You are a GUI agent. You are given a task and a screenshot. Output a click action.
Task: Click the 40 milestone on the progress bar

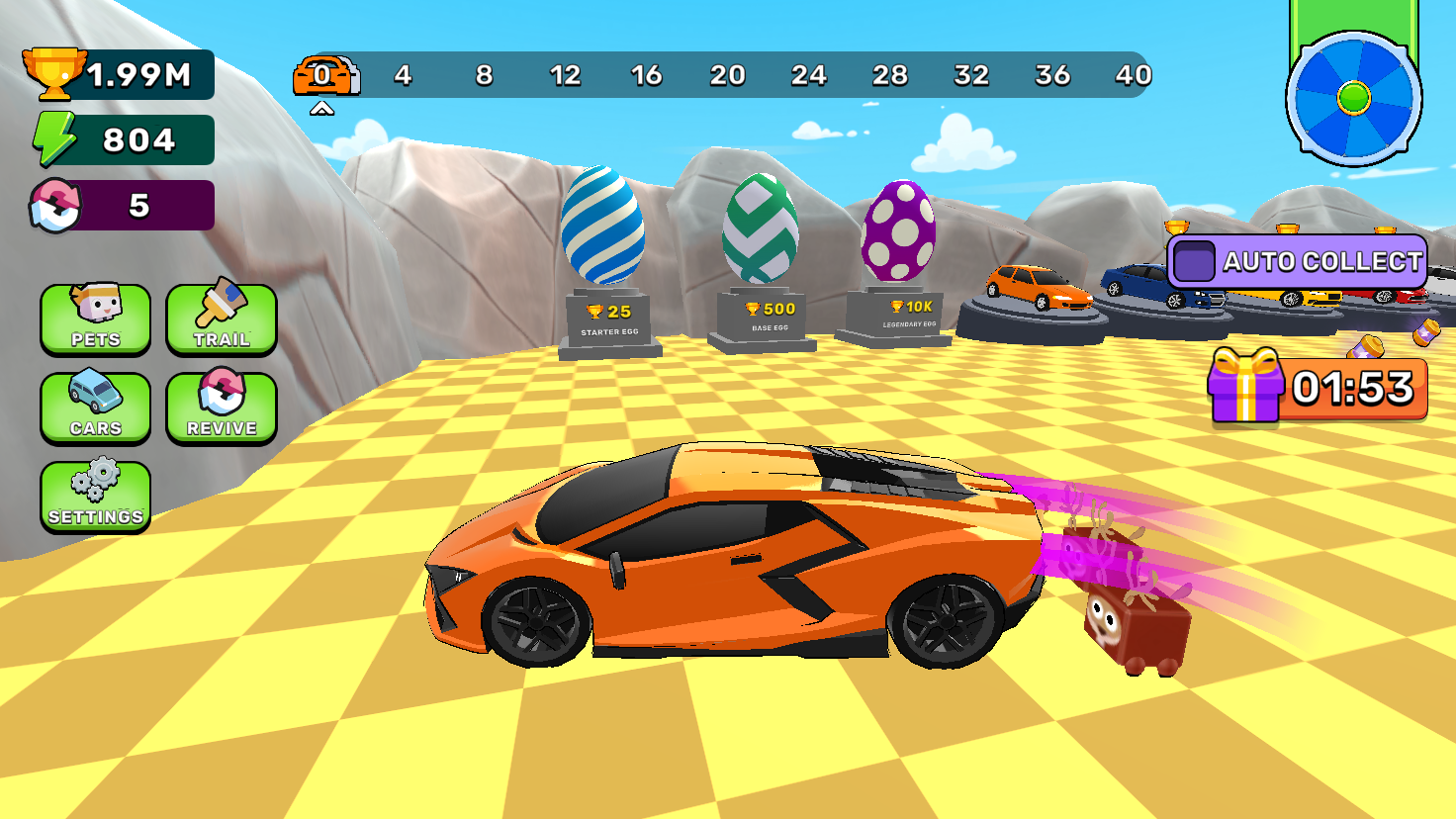[1135, 74]
